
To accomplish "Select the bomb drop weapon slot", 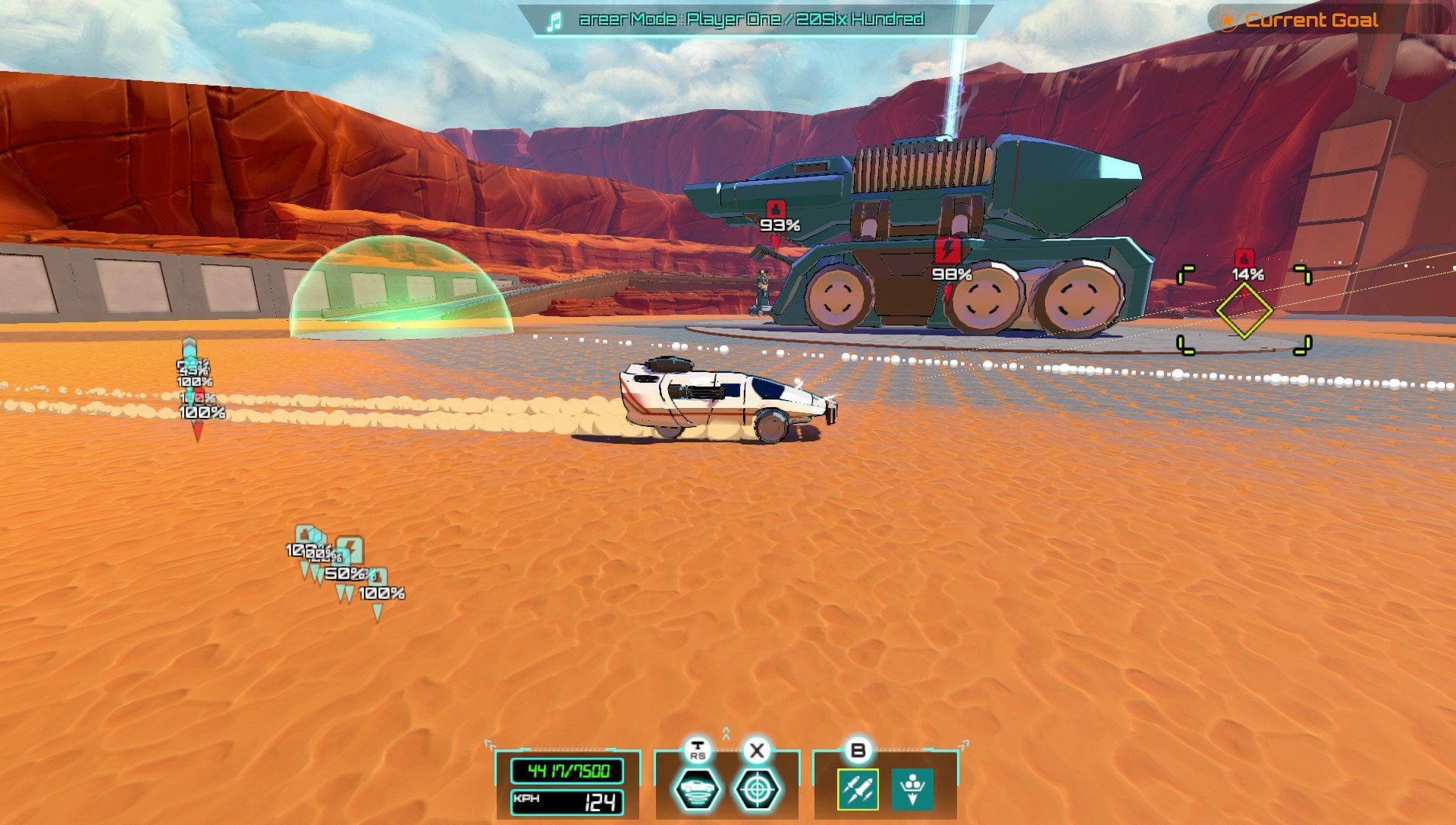I will pos(913,789).
